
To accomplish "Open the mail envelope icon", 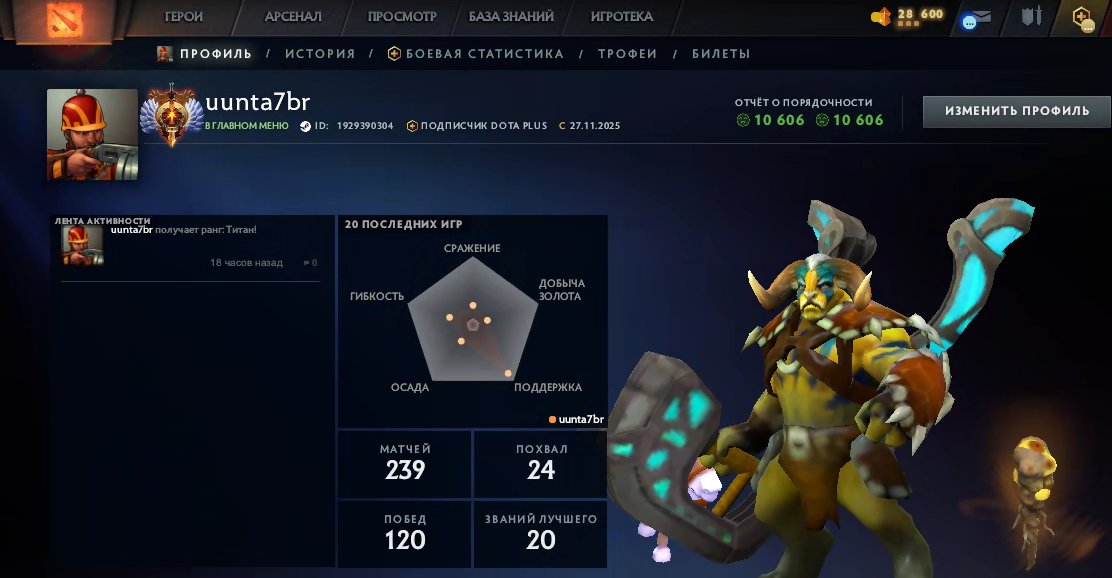I will click(x=977, y=18).
